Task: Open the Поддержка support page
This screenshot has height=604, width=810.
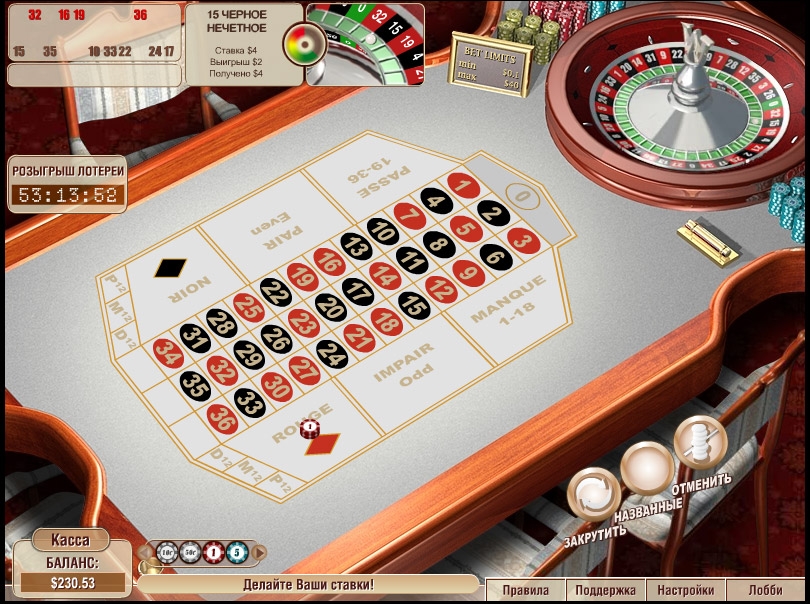Action: (605, 590)
